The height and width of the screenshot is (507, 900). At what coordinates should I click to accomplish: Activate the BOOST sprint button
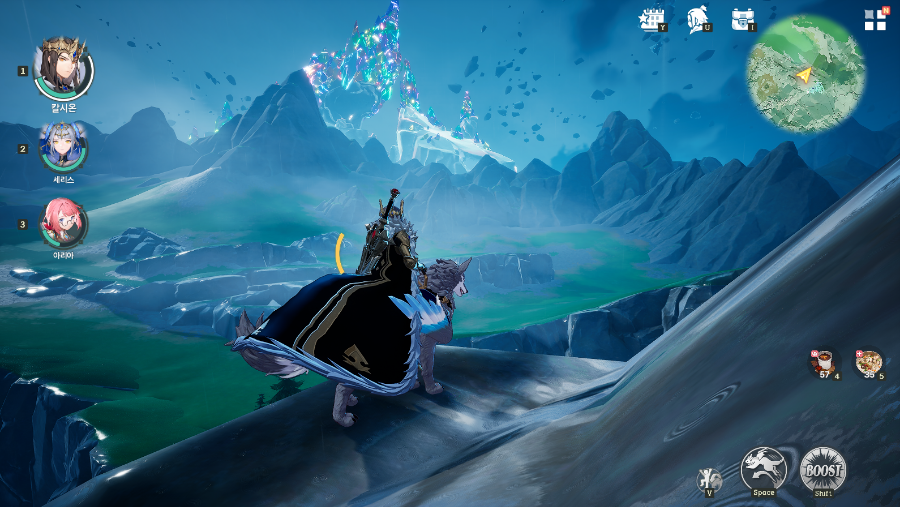click(822, 468)
